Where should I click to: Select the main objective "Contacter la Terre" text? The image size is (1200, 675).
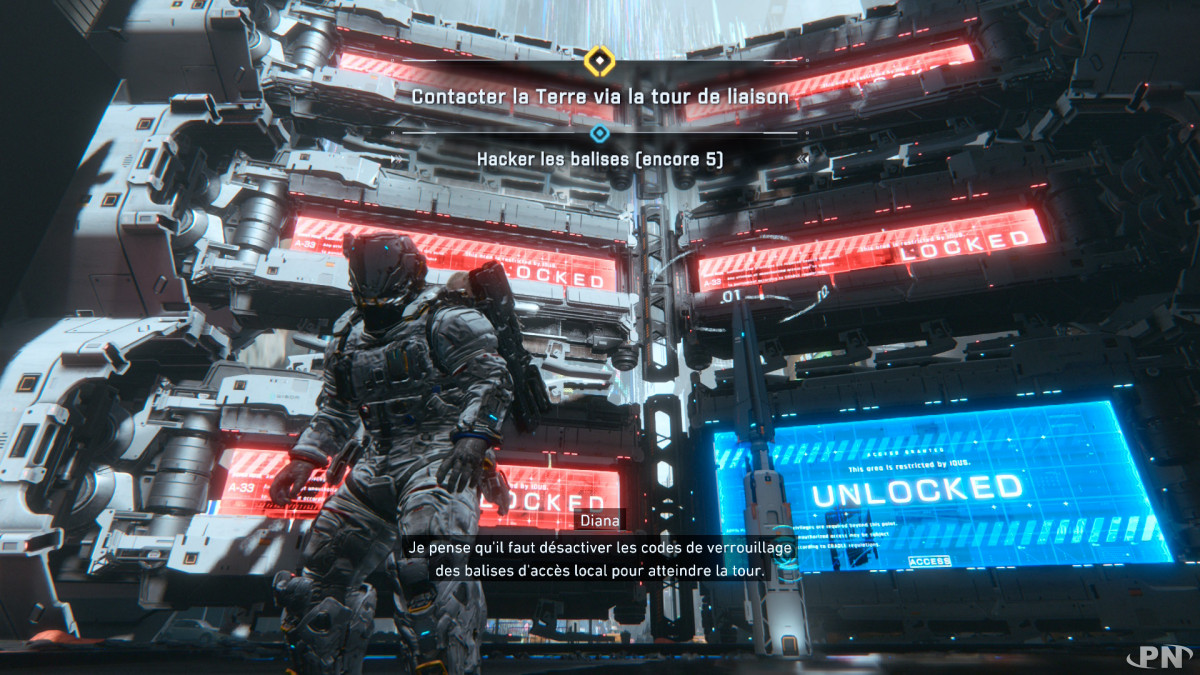600,97
